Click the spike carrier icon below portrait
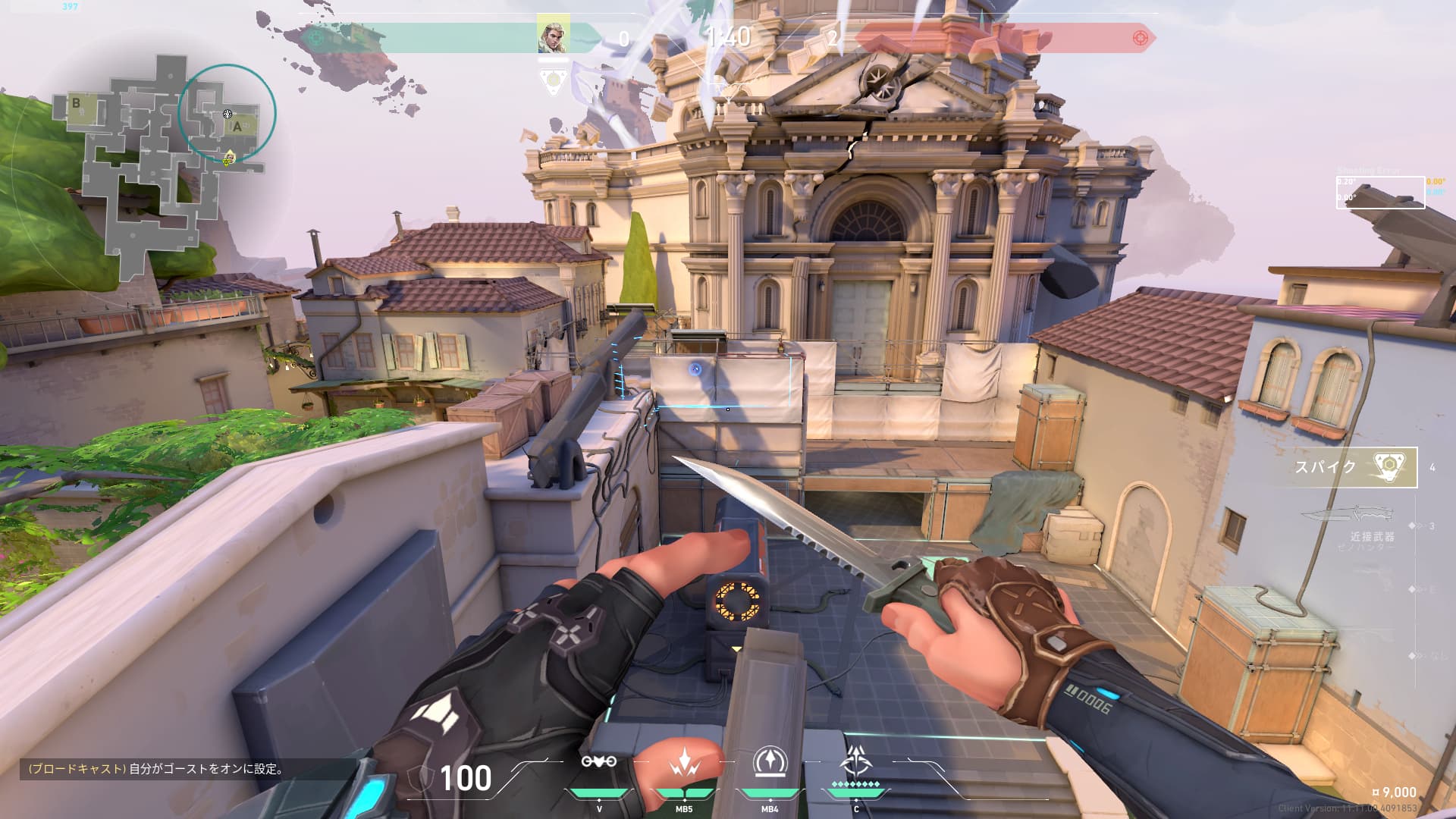Viewport: 1456px width, 819px height. [554, 81]
